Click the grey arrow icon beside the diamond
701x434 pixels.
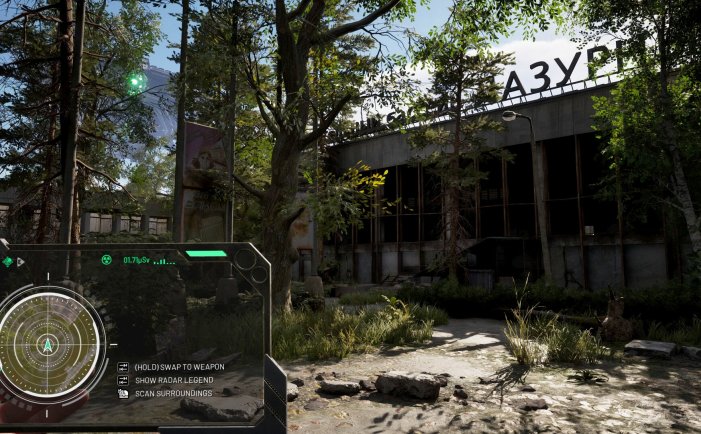(21, 262)
